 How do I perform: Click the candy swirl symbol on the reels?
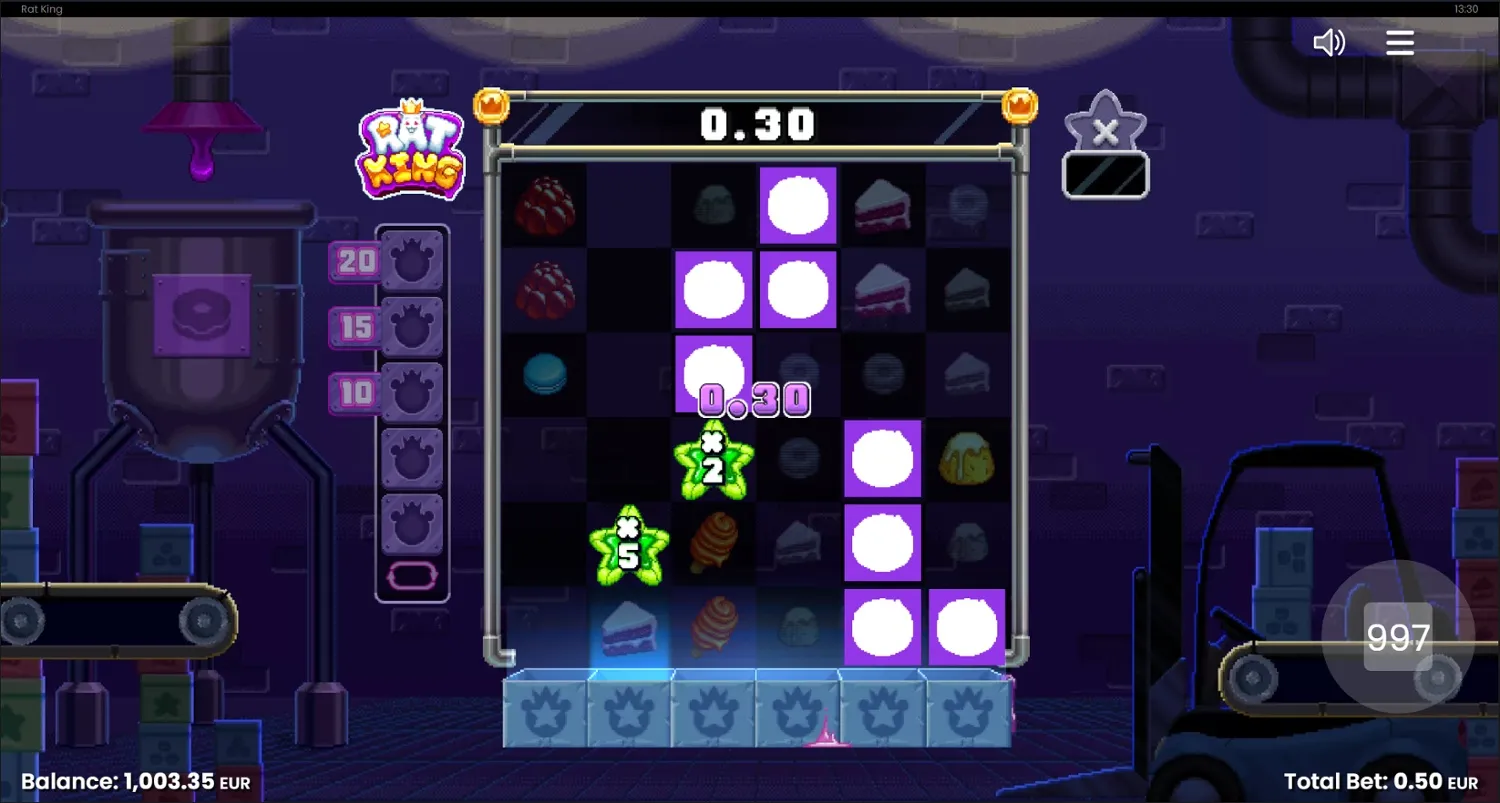[712, 543]
